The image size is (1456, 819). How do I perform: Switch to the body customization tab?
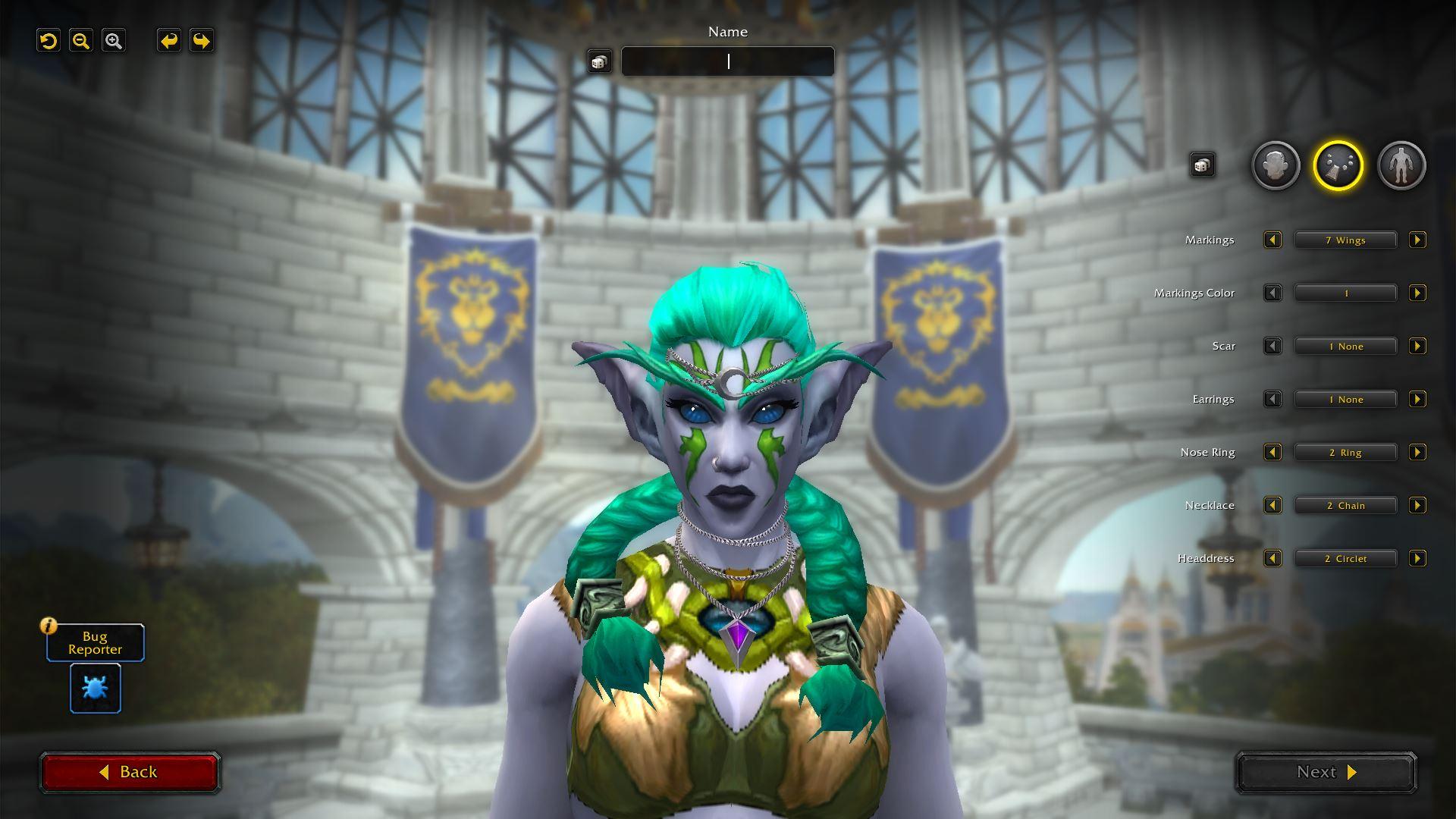pos(1401,165)
